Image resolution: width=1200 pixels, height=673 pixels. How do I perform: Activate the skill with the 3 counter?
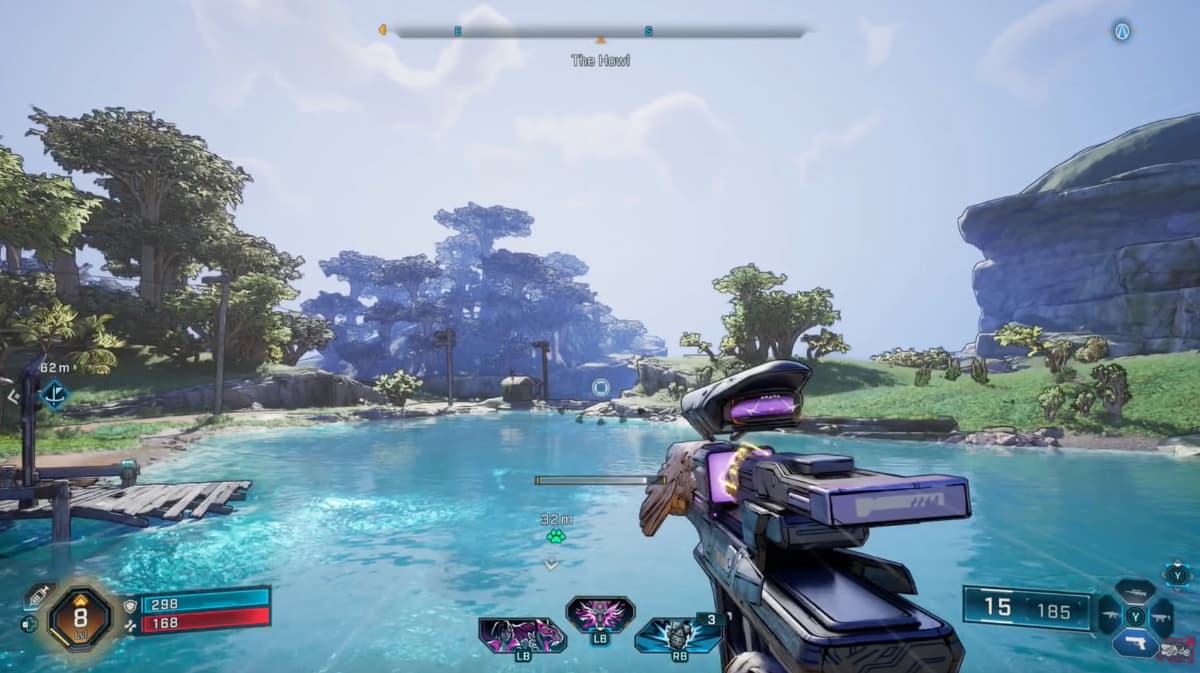[678, 635]
